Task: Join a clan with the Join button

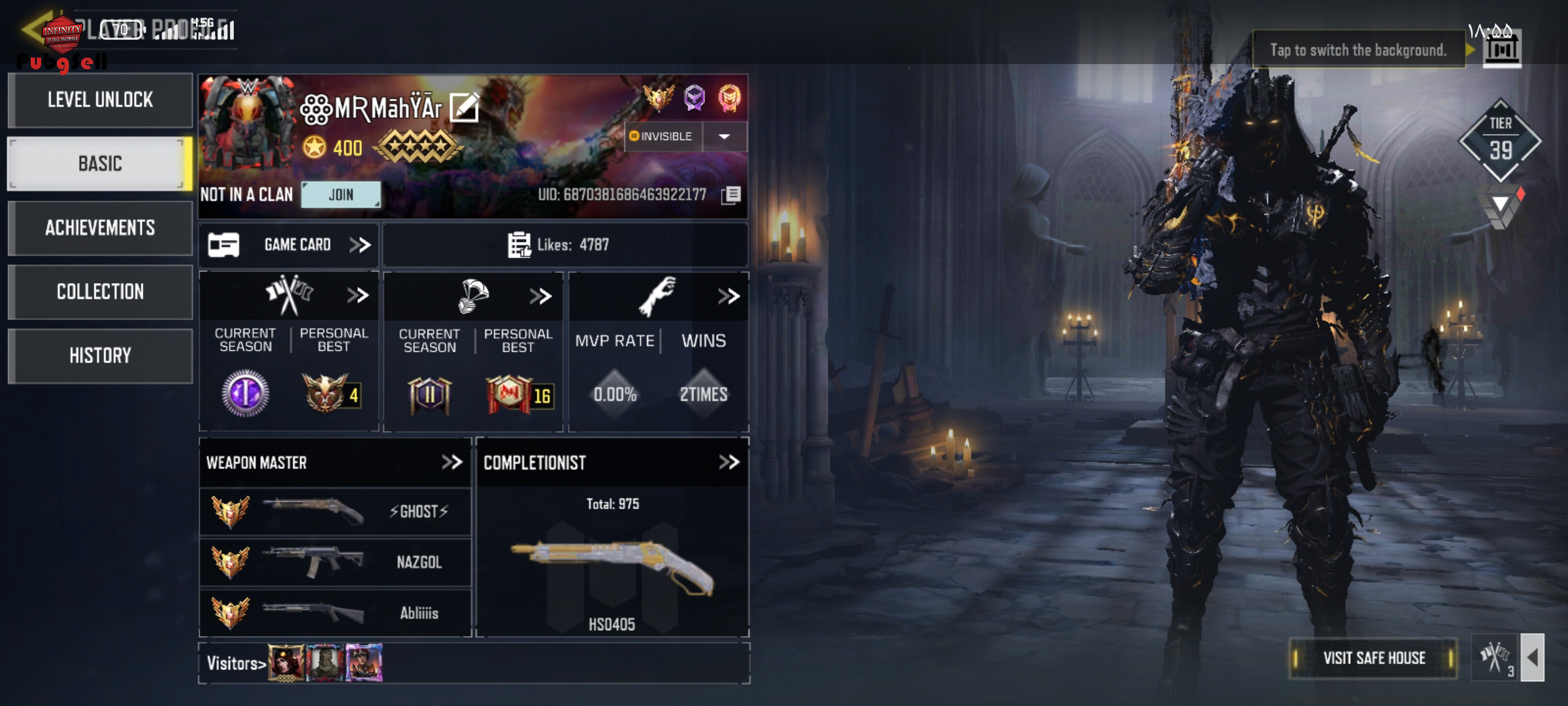Action: [340, 195]
